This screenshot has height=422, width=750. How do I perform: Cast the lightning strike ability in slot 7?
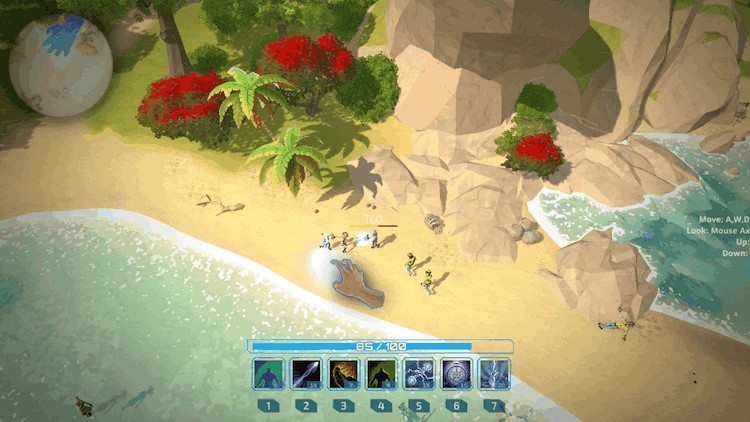click(x=494, y=374)
